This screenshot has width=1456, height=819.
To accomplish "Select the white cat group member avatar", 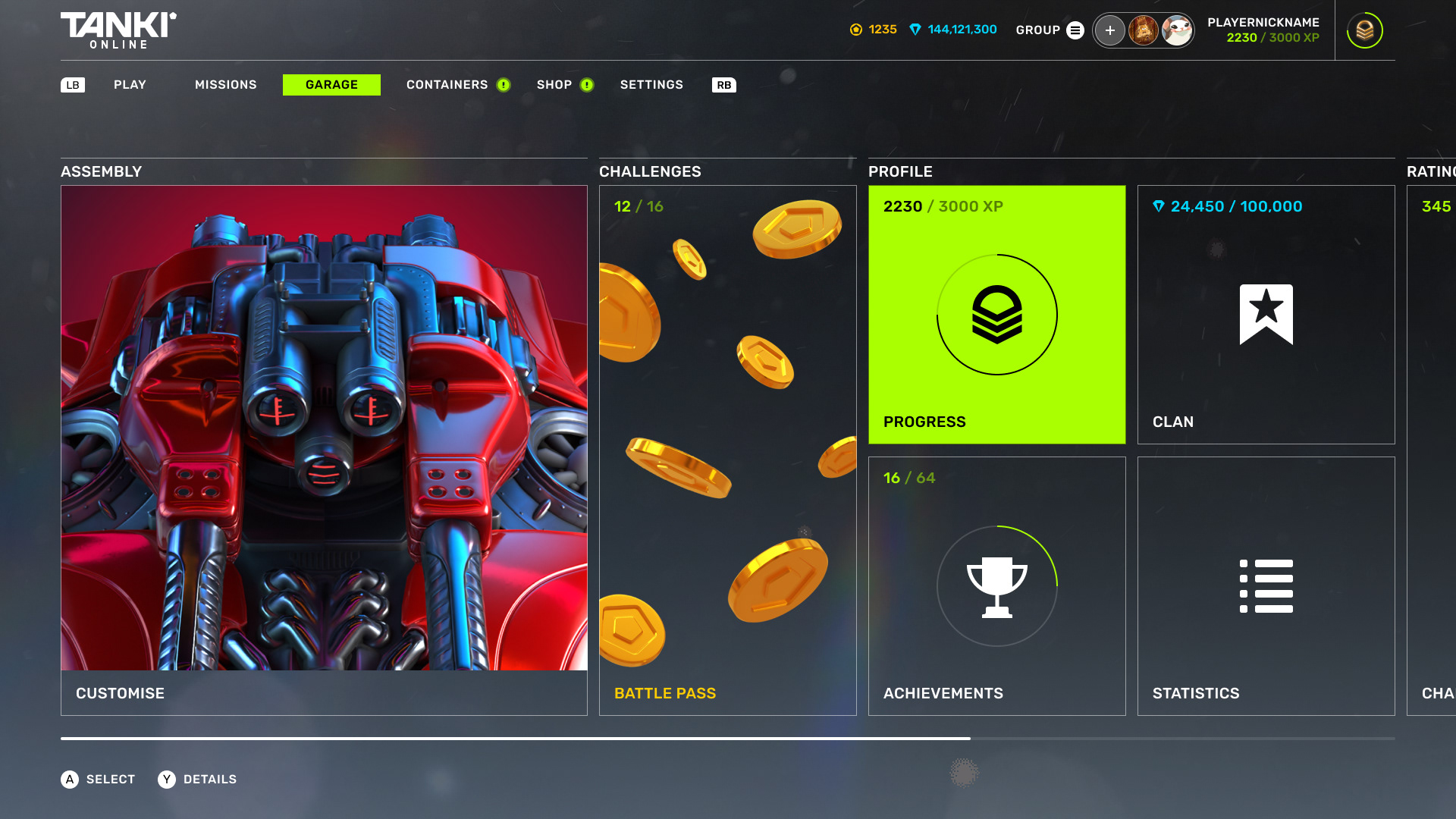I will click(x=1176, y=30).
